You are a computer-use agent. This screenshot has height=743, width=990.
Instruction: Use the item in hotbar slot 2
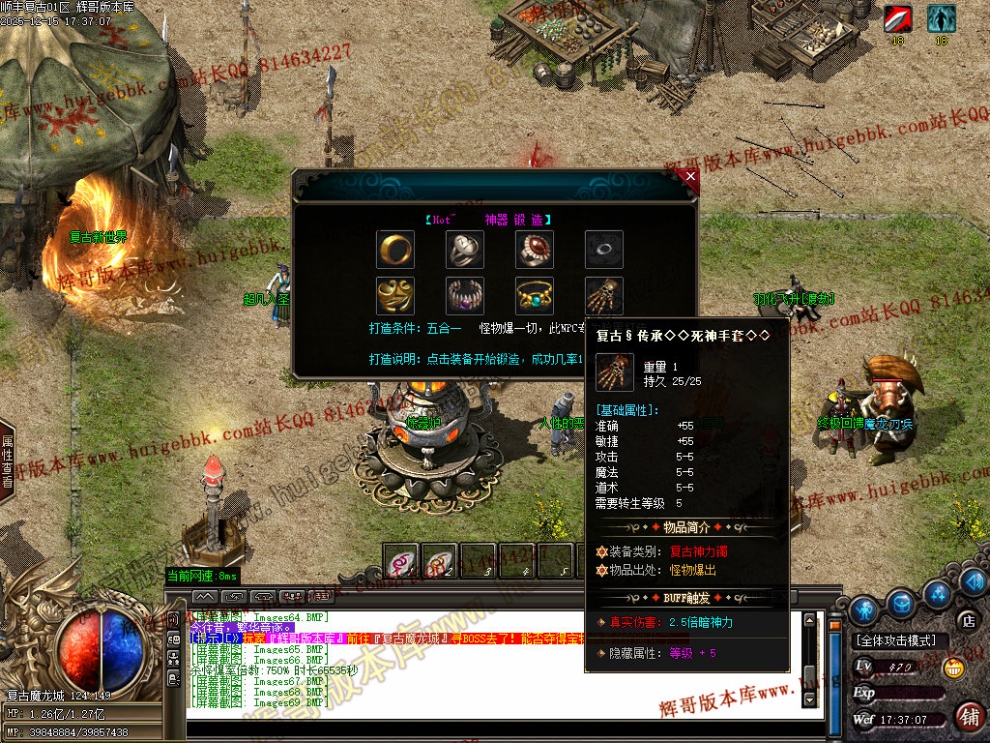[x=439, y=562]
